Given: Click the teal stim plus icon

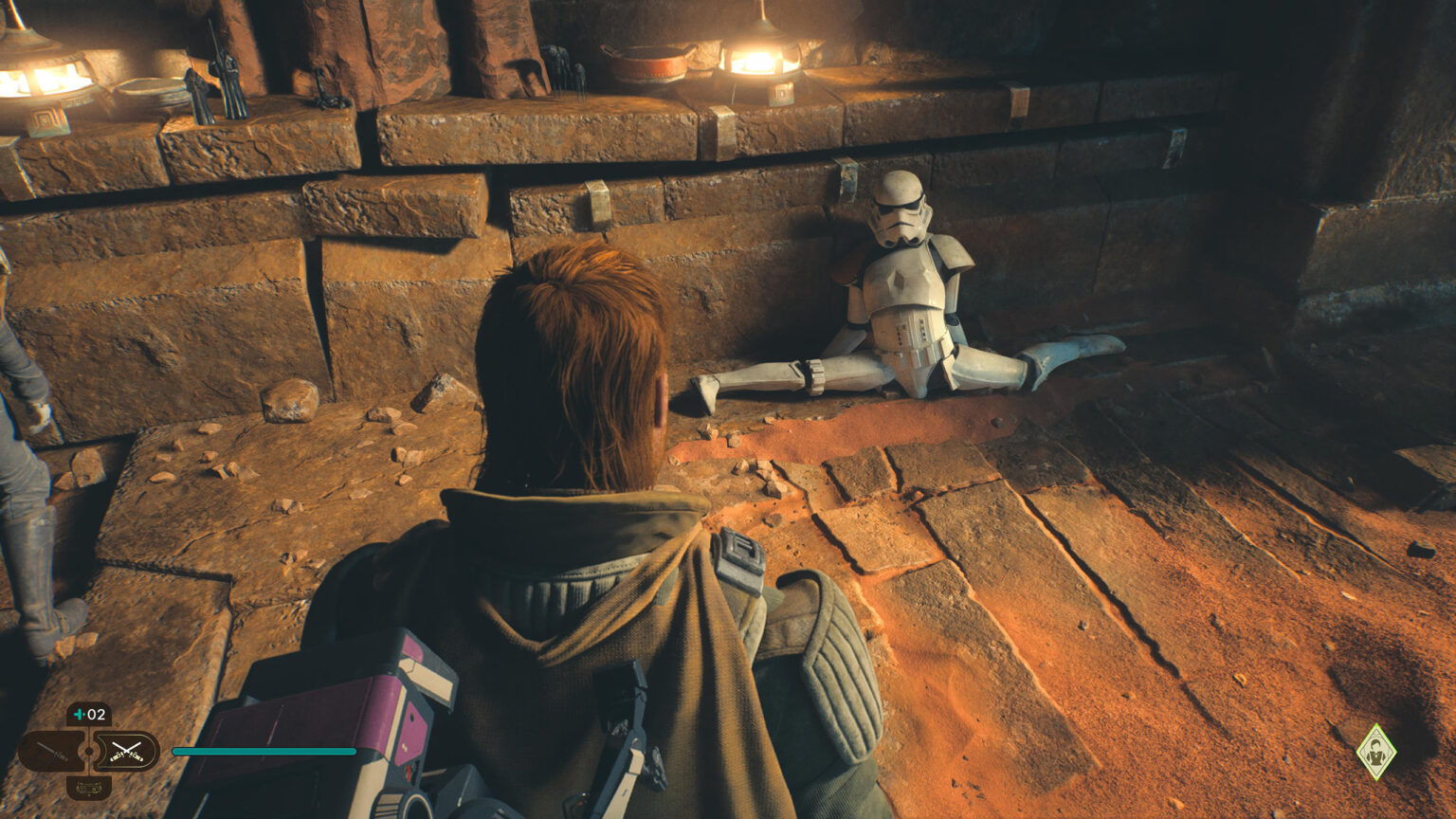Looking at the screenshot, I should pos(80,714).
